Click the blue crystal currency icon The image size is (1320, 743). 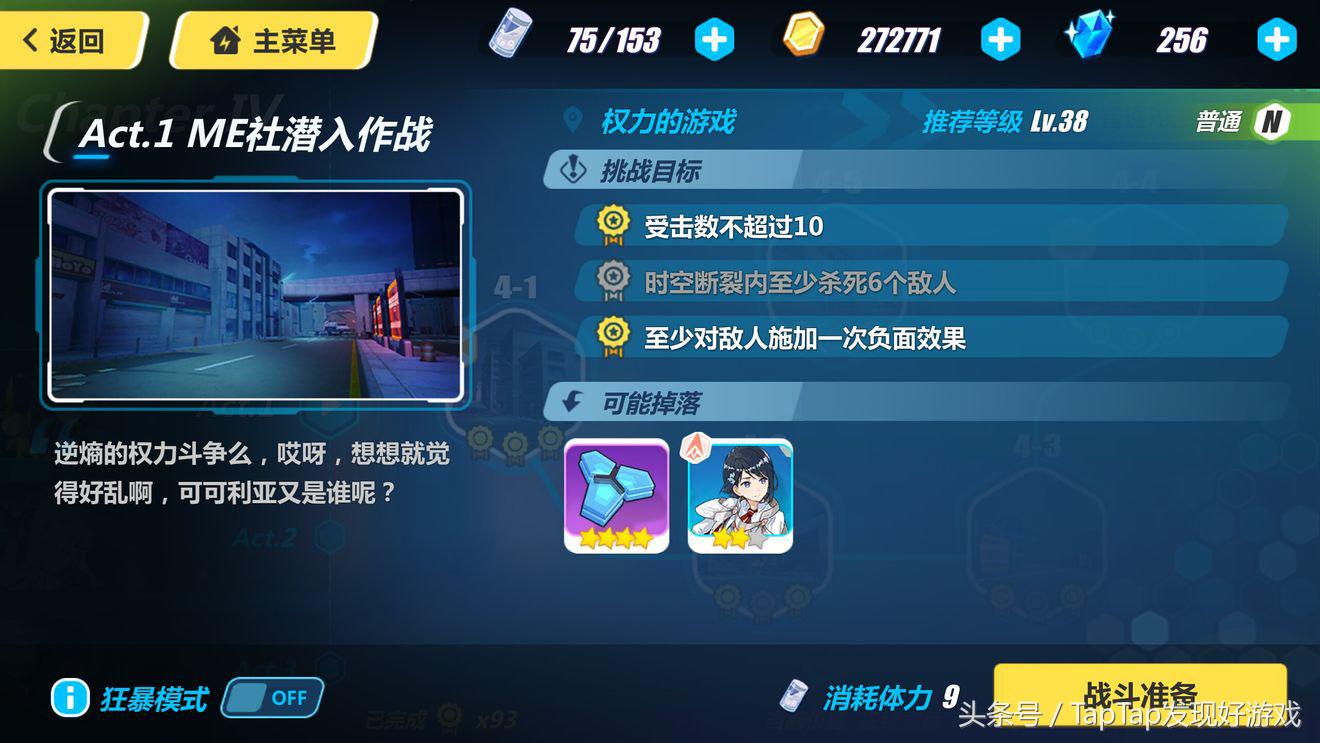(1089, 39)
